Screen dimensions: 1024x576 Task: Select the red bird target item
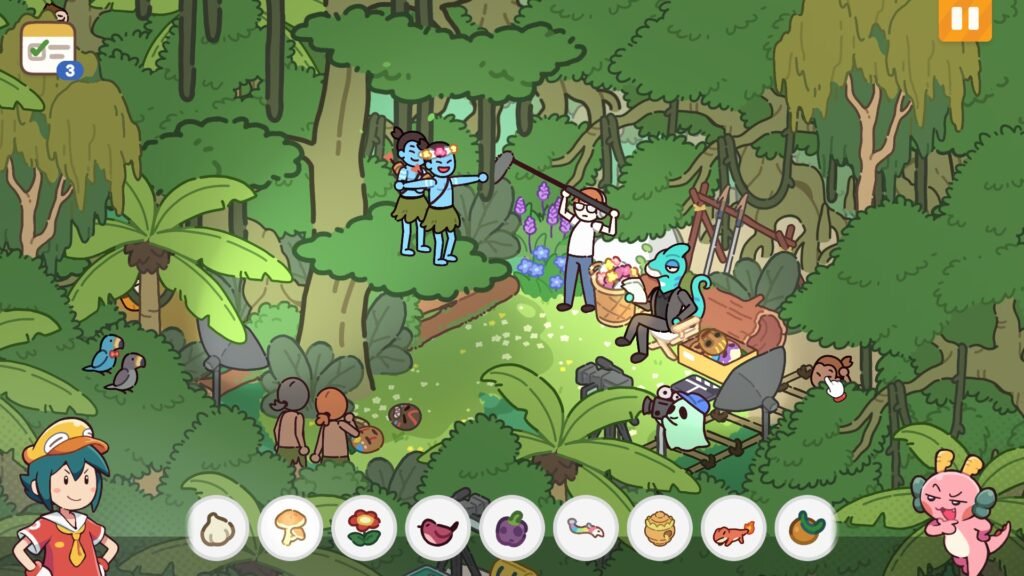pos(438,528)
